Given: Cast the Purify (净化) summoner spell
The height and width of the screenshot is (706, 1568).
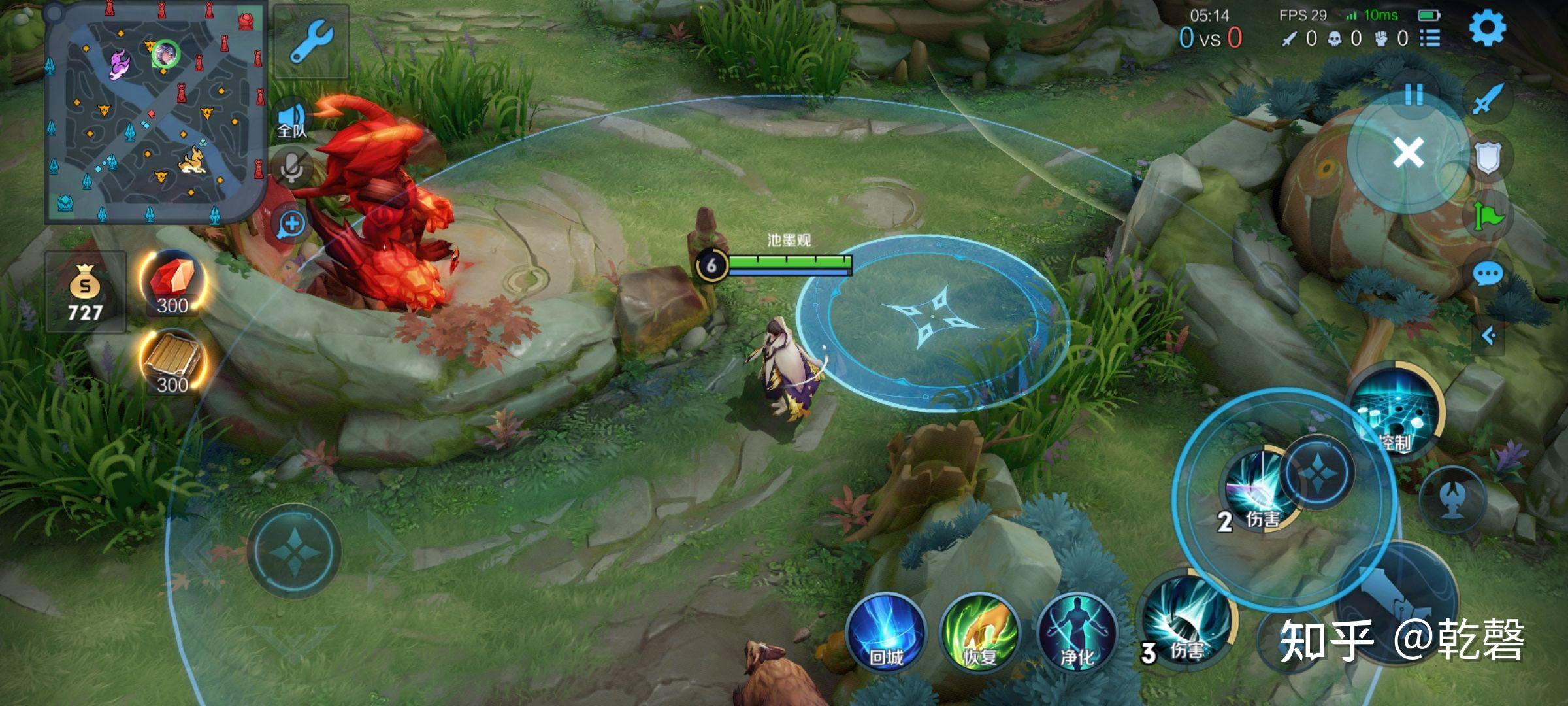Looking at the screenshot, I should [1076, 633].
